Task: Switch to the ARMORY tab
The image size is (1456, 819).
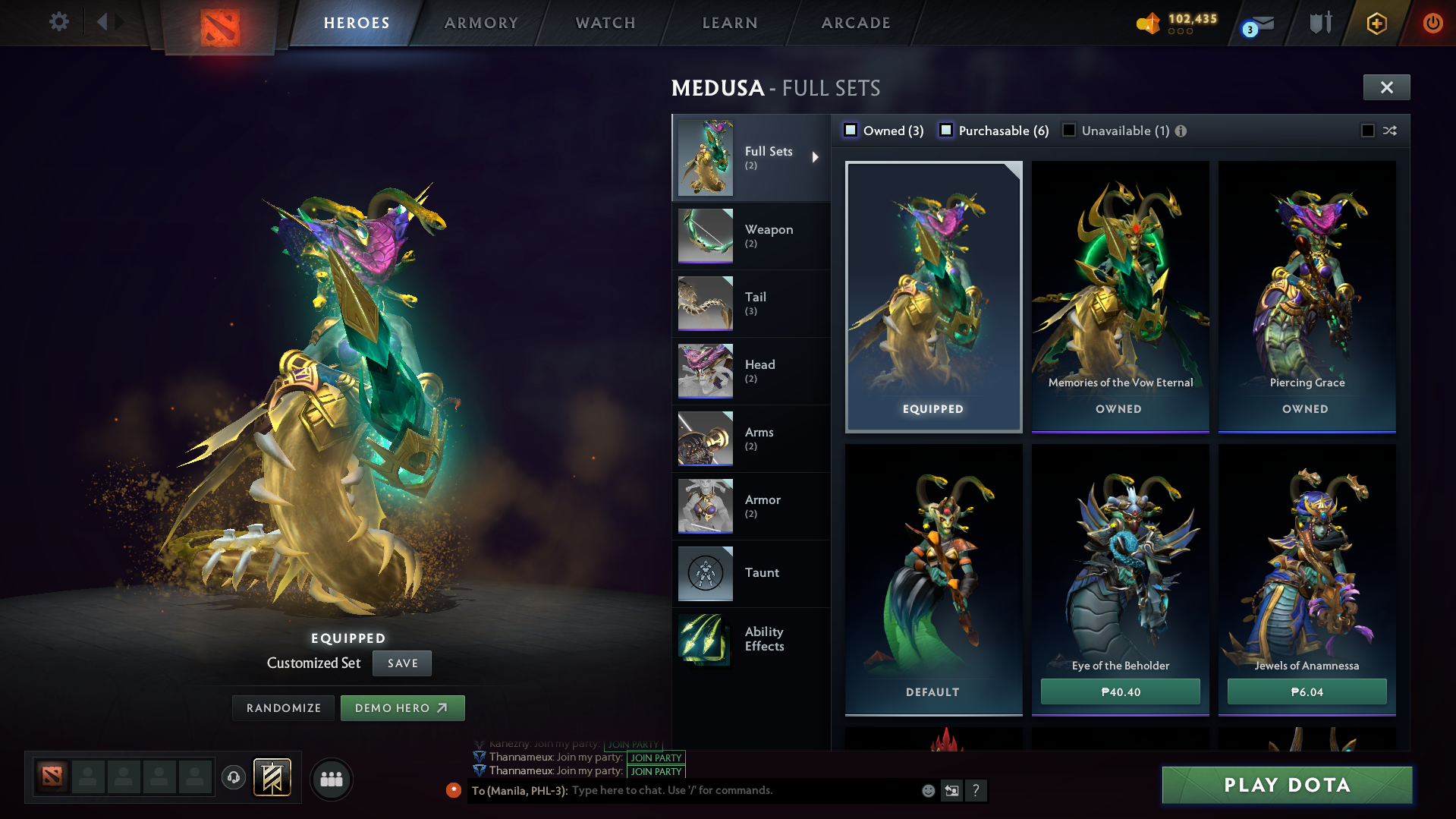Action: pos(481,23)
